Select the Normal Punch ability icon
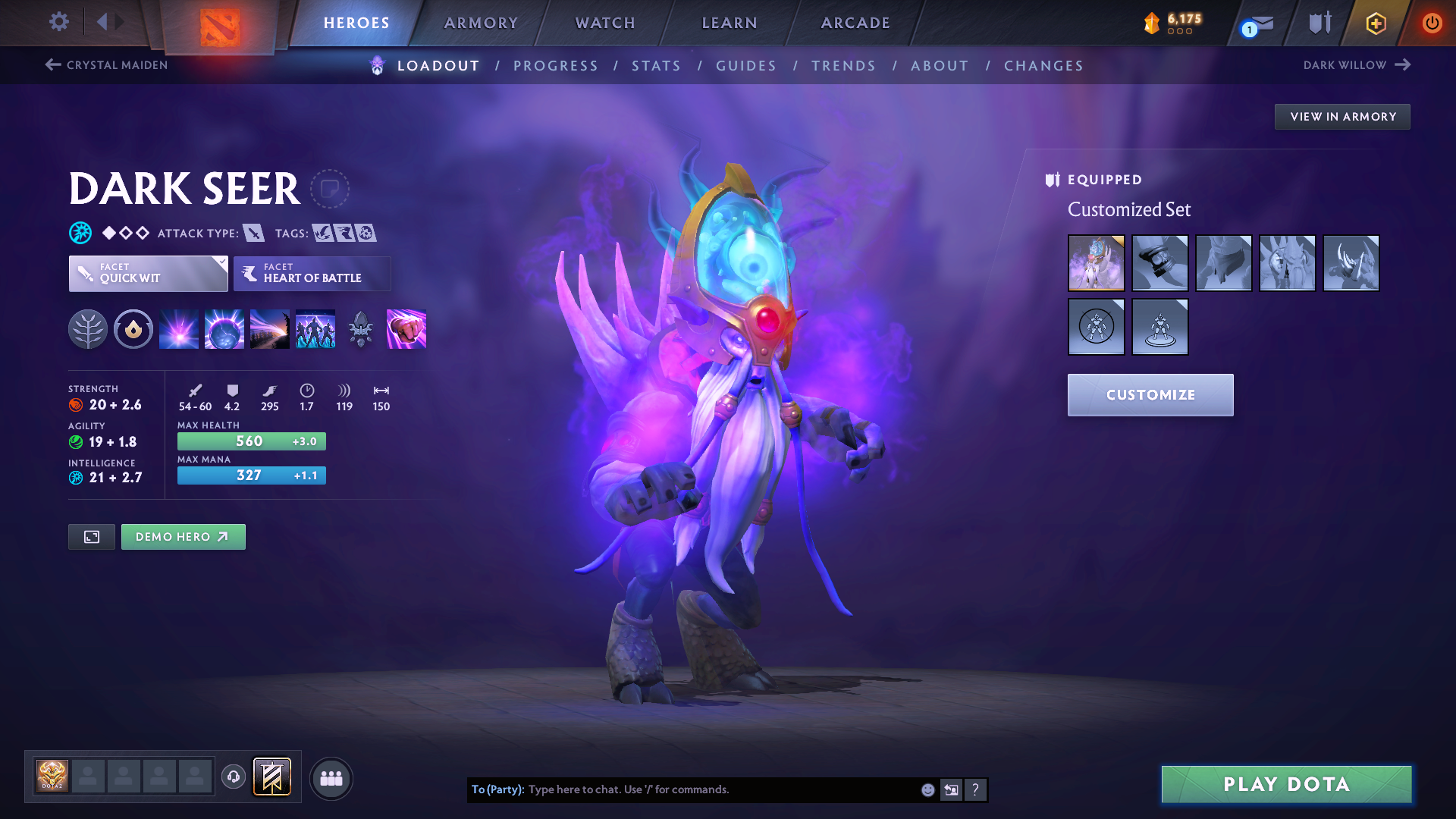Screen dimensions: 1456x819 [406, 329]
